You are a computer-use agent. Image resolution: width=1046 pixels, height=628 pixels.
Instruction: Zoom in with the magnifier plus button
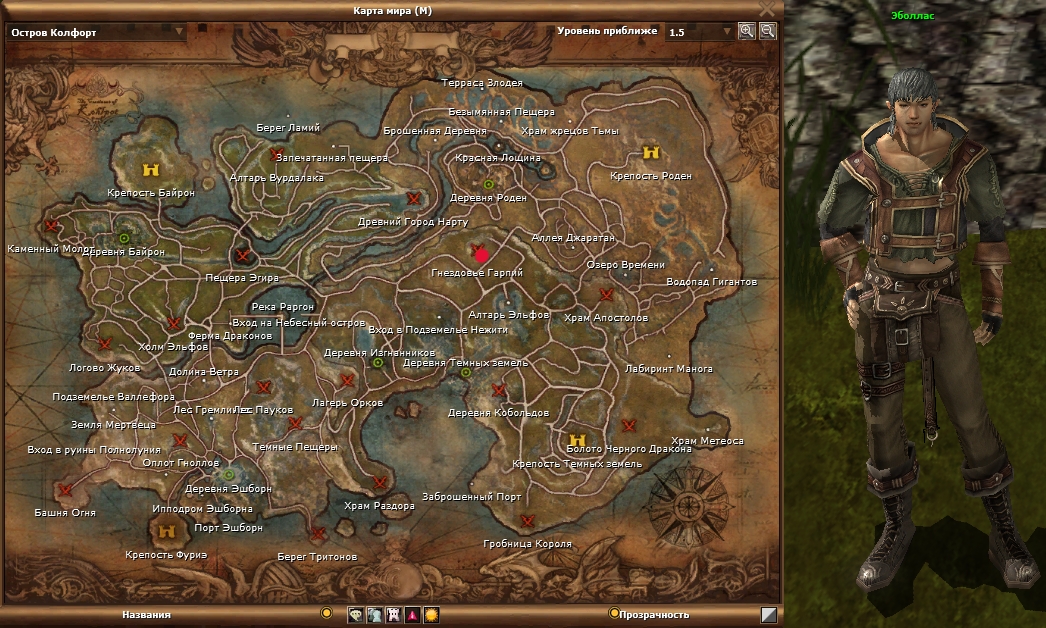(747, 31)
